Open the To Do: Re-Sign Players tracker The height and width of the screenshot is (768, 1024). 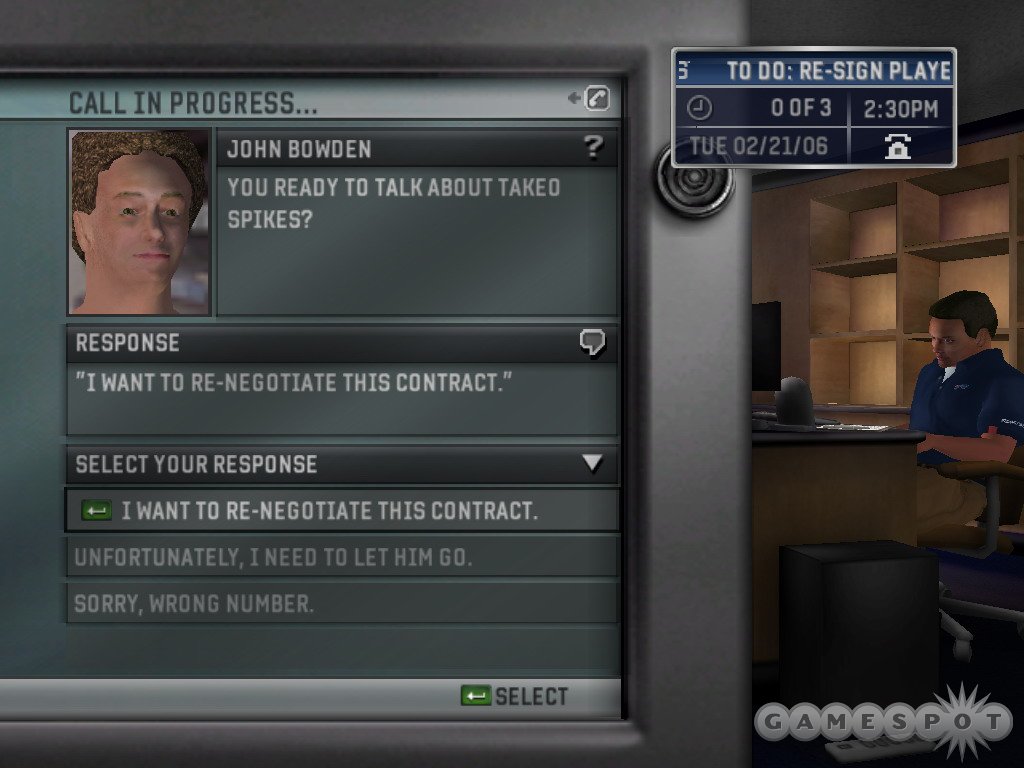click(814, 71)
